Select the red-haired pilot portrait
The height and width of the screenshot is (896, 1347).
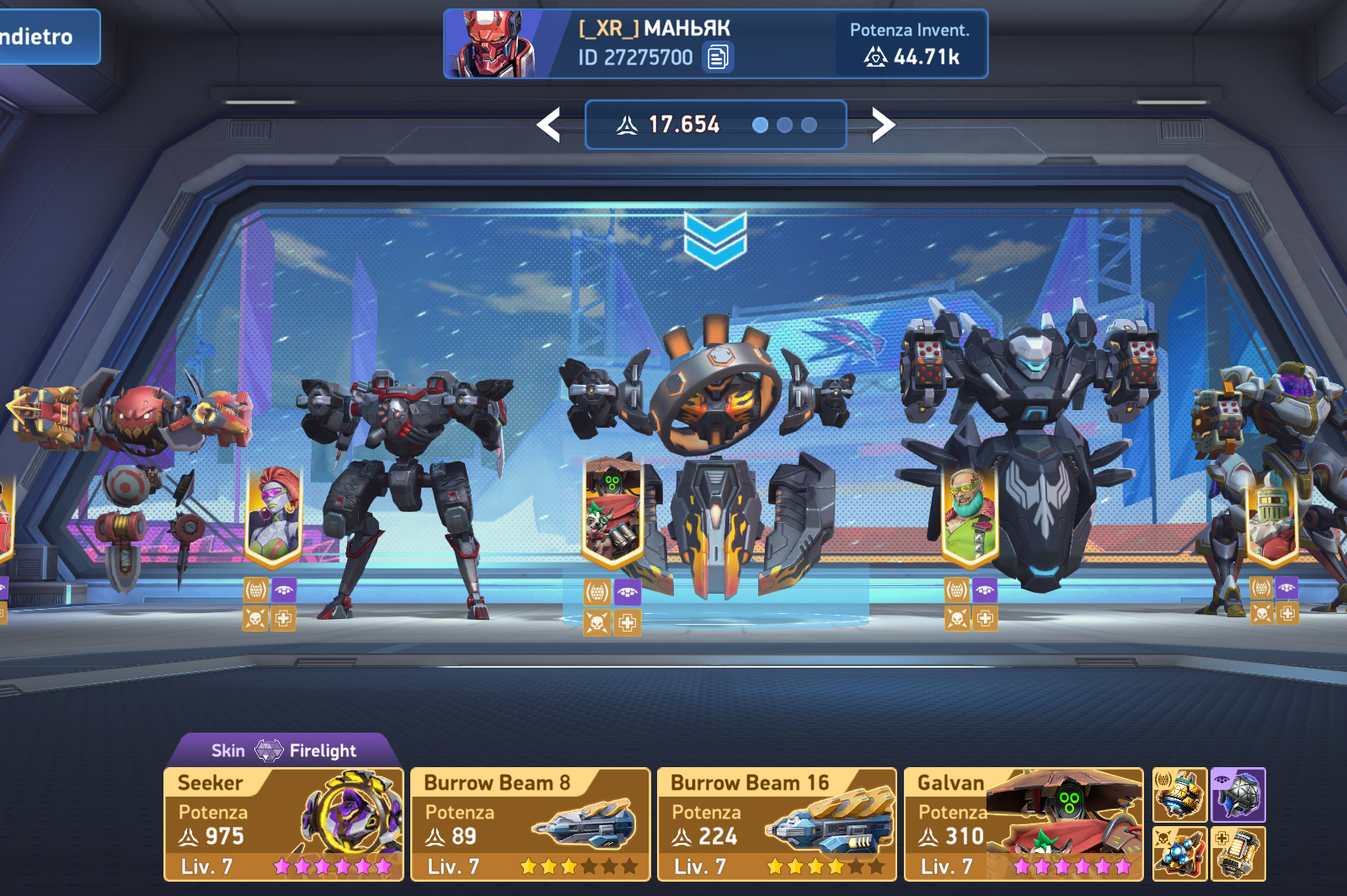(x=273, y=514)
